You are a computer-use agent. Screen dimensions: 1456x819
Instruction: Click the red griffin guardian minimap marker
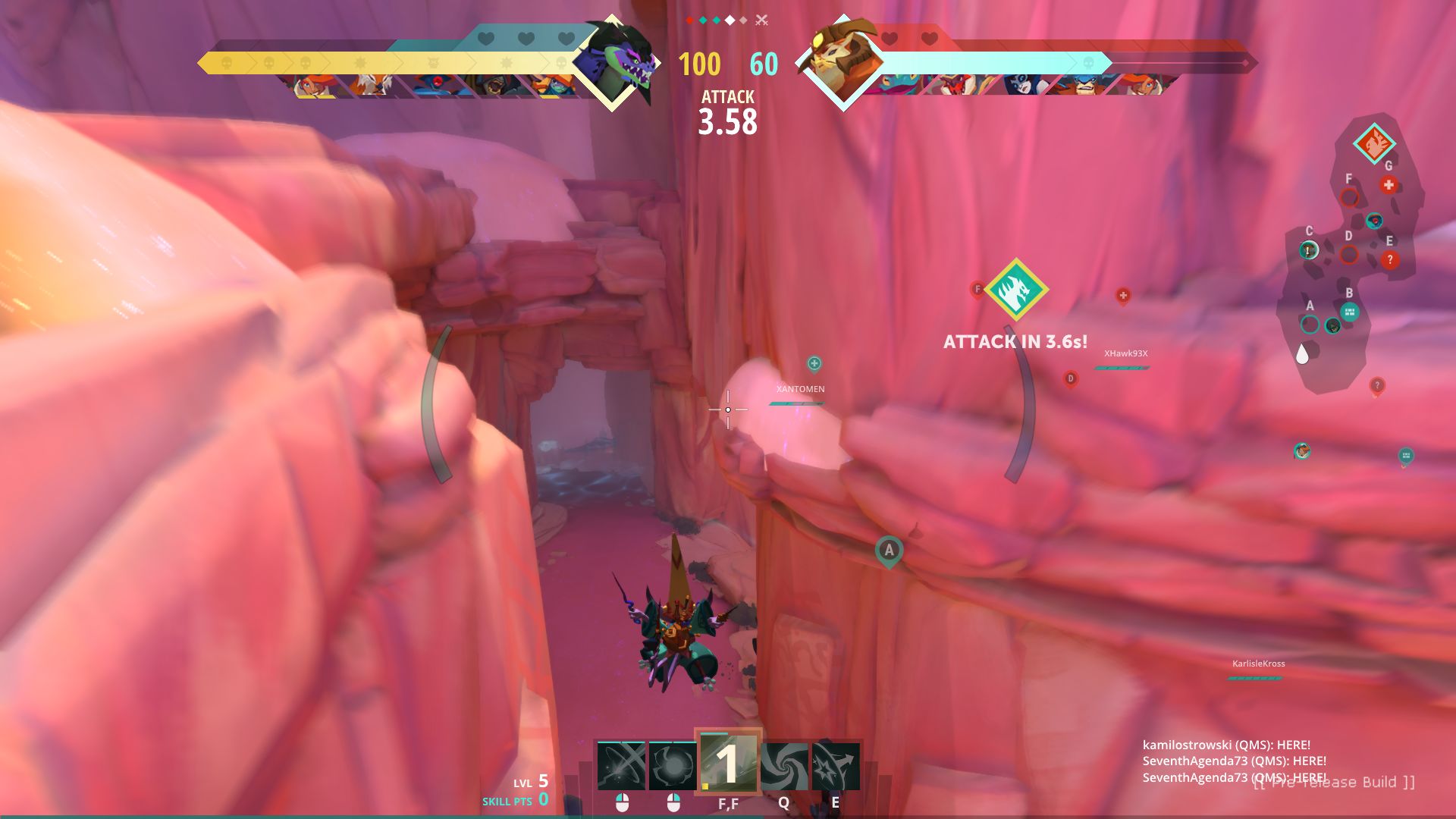pos(1373,143)
